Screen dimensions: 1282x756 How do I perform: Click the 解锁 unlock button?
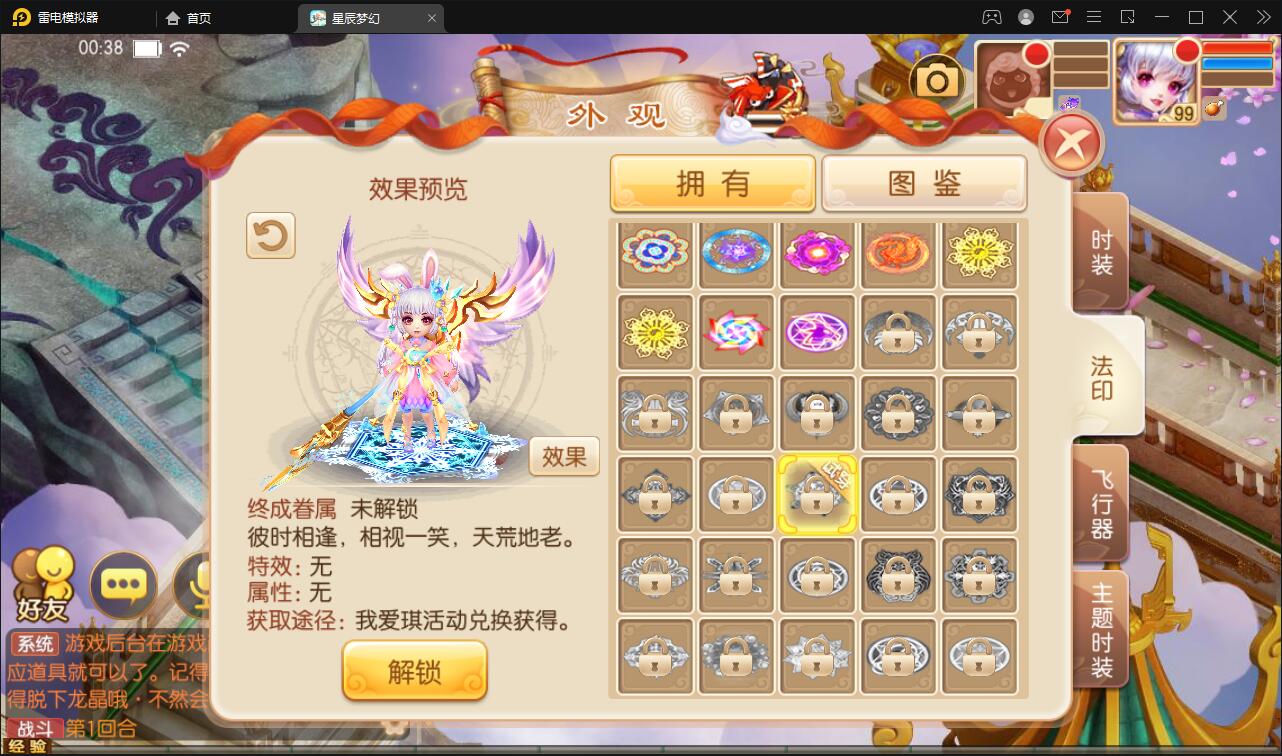414,670
